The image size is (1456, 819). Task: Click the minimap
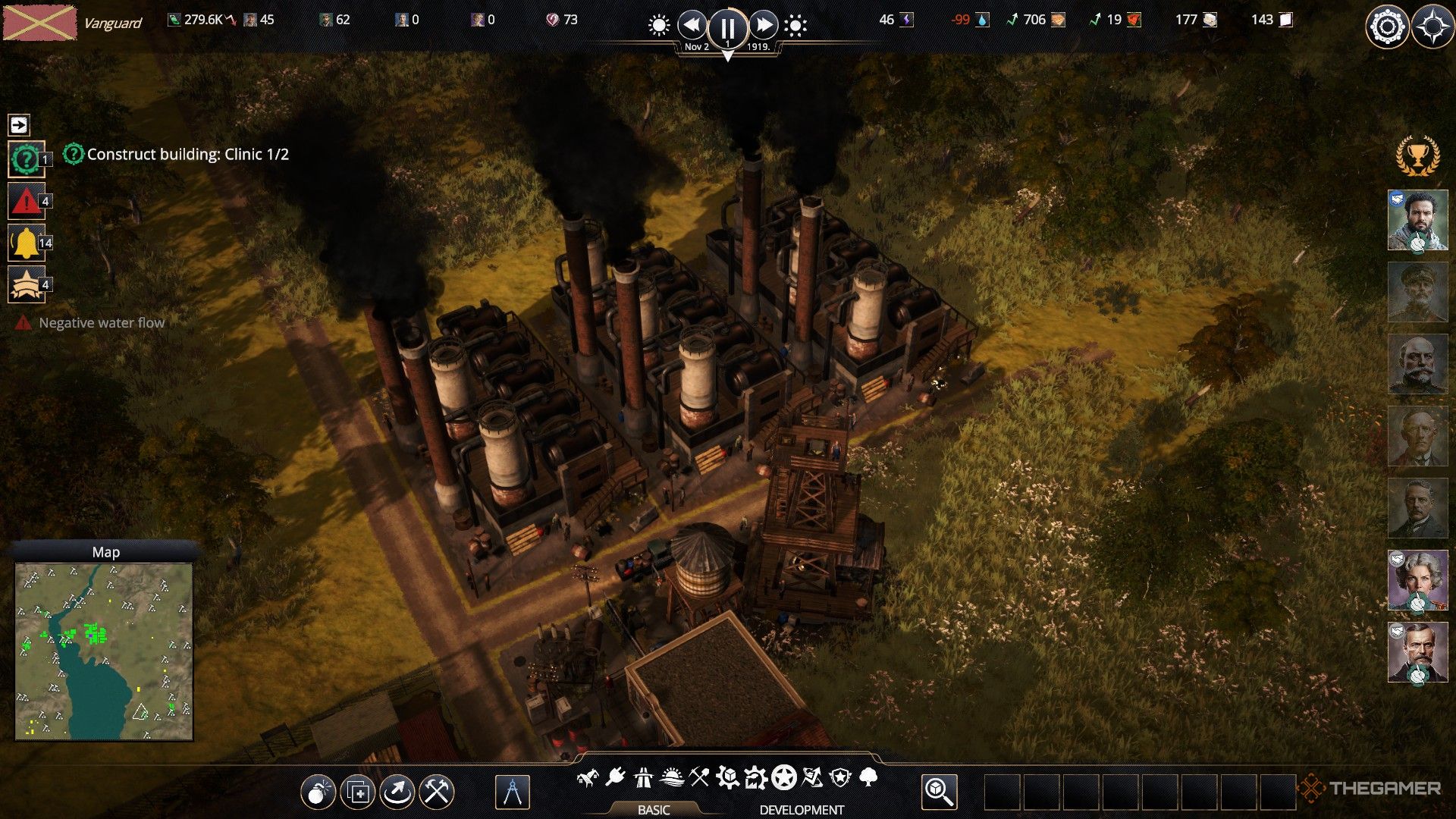pos(104,651)
